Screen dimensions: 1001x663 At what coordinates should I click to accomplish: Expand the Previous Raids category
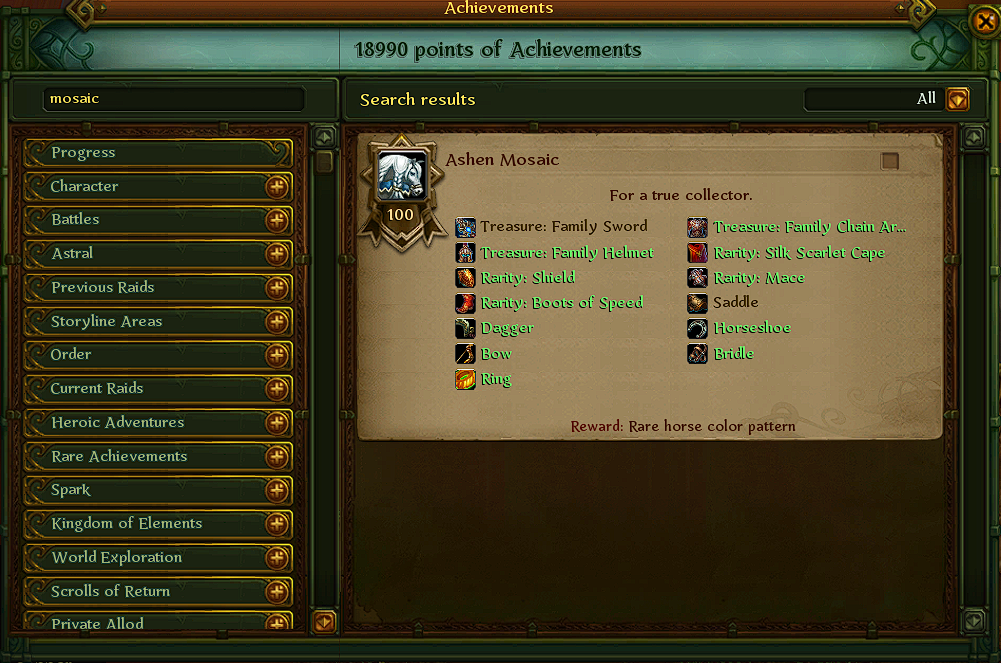[277, 288]
